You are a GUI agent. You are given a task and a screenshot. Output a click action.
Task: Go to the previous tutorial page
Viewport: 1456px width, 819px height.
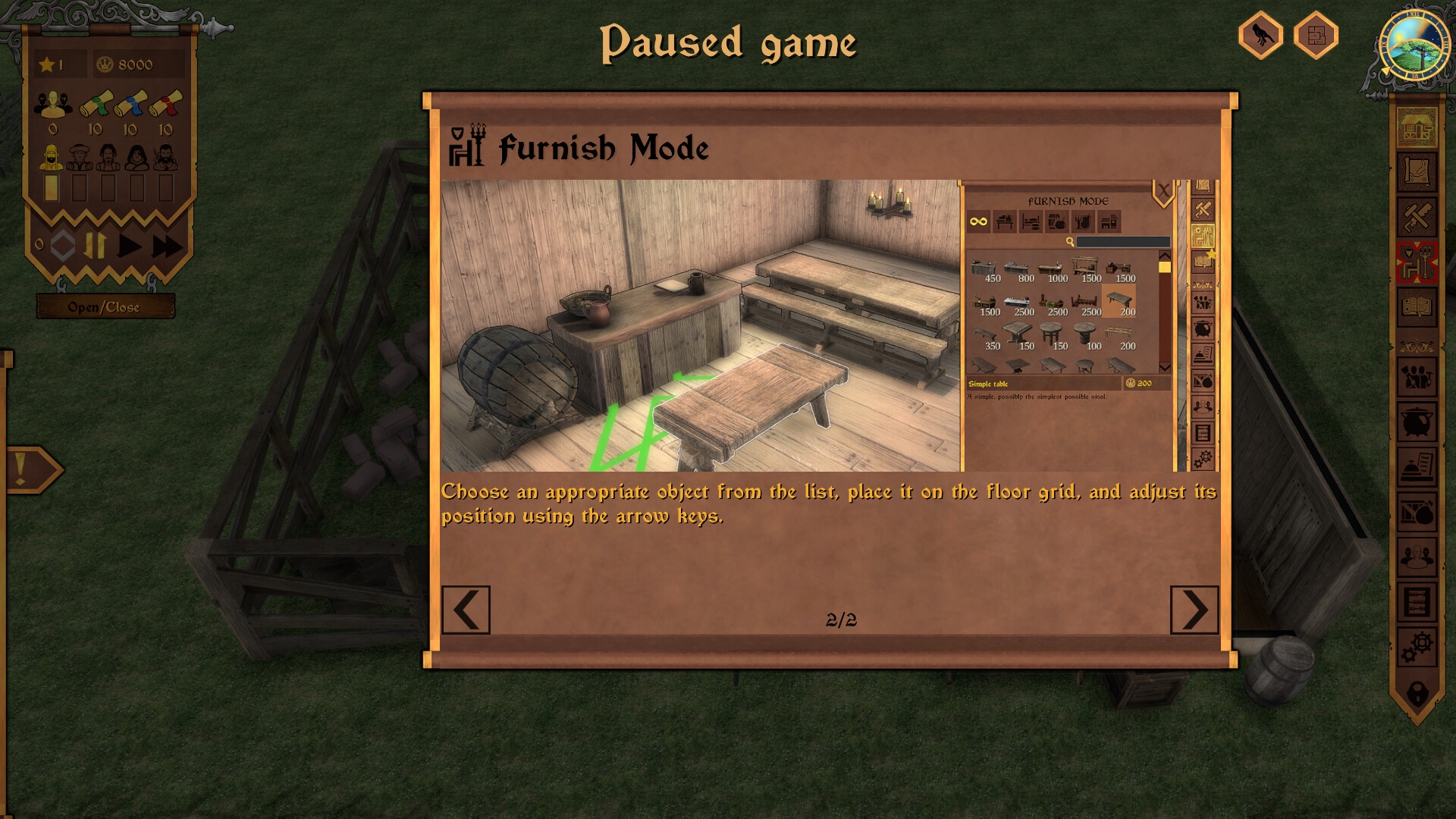point(466,610)
